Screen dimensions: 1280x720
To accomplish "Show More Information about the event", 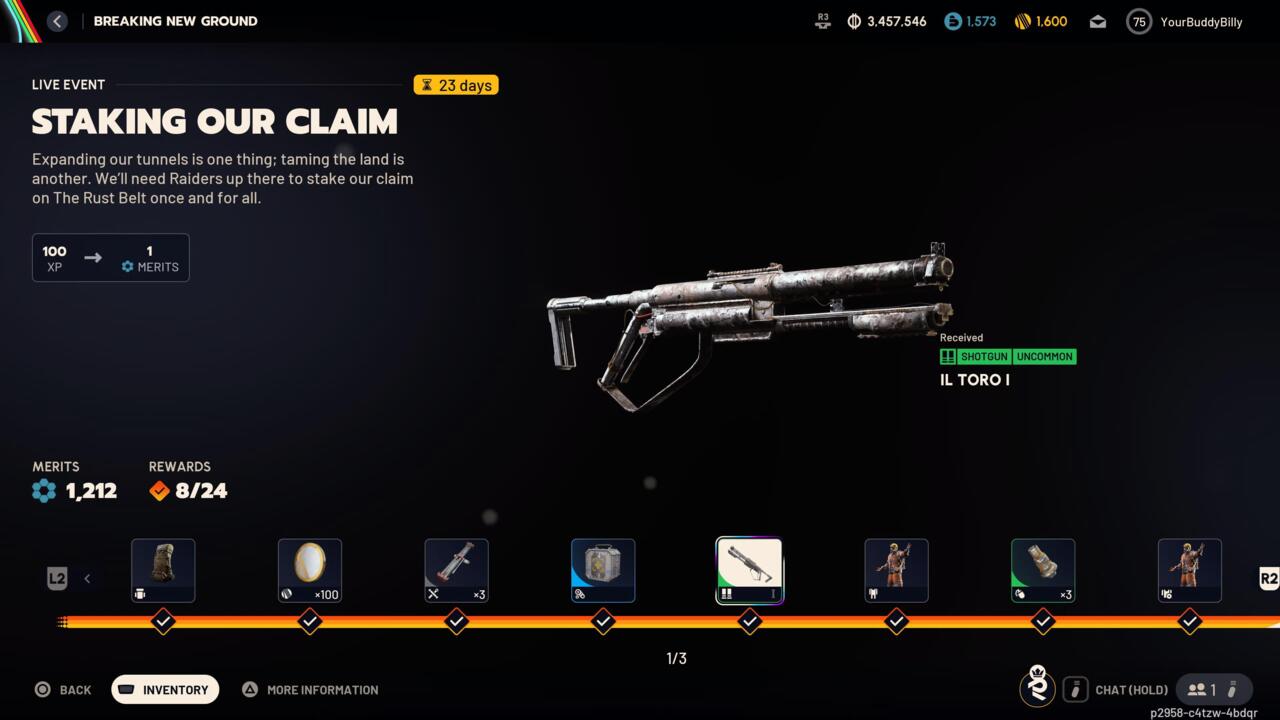I will point(311,690).
